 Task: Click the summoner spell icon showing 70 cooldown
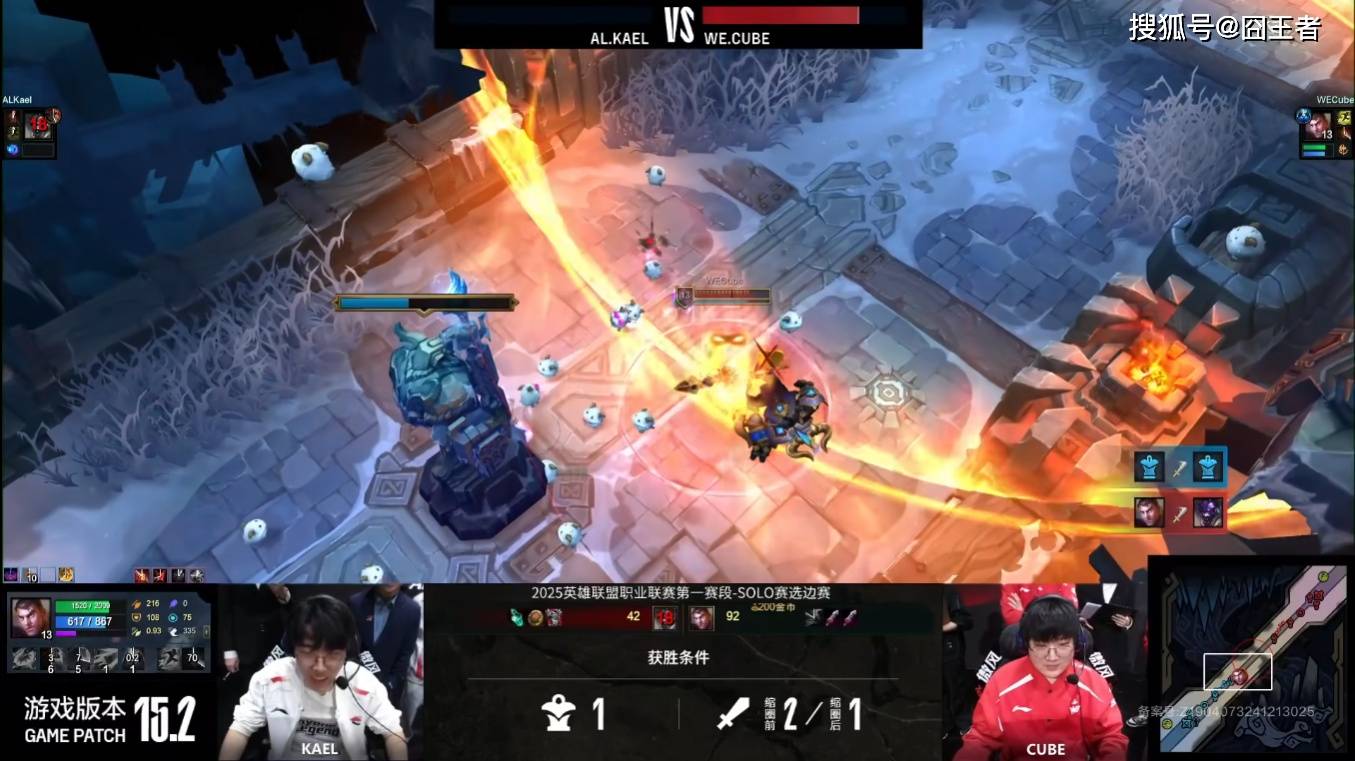(x=194, y=658)
